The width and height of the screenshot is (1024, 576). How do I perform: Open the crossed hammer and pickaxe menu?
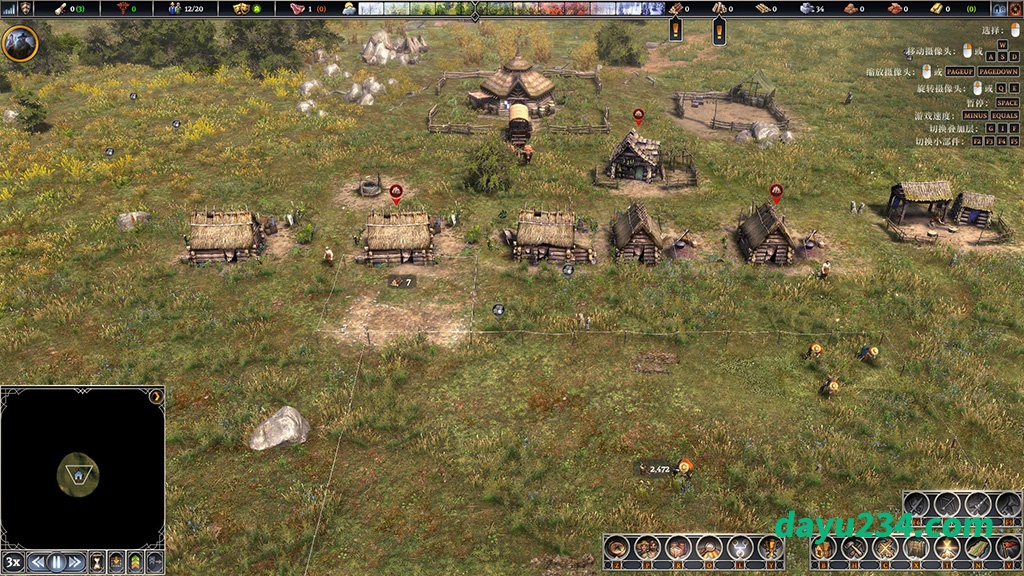[853, 548]
